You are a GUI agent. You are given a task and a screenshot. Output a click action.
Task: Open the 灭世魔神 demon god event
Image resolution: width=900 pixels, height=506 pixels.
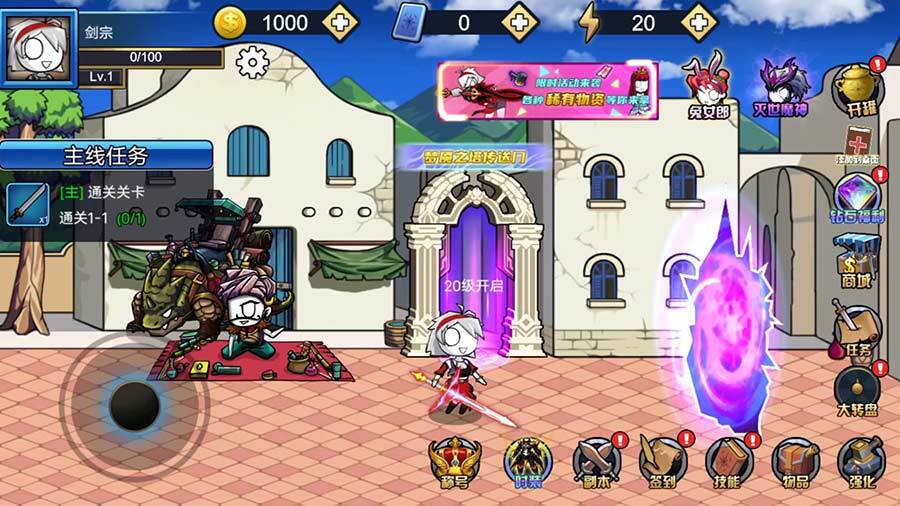[780, 86]
